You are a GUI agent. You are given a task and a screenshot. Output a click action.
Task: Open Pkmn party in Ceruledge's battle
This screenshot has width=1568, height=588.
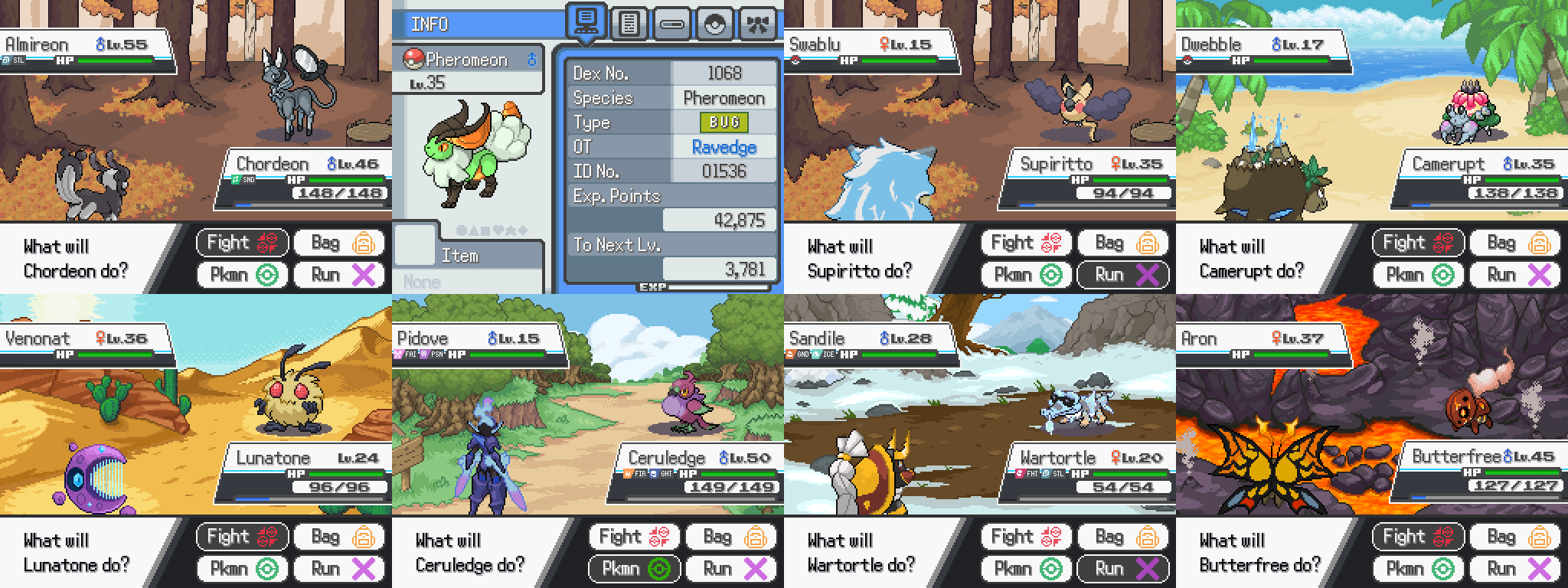point(634,568)
